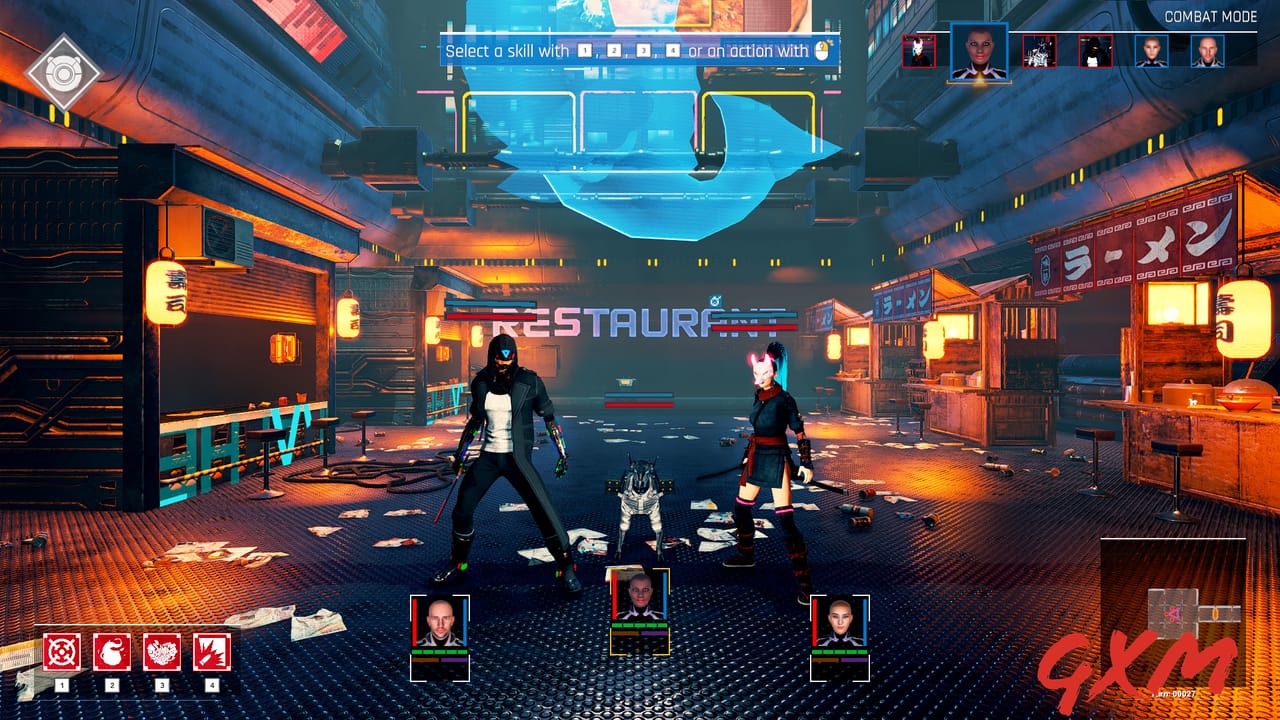1280x720 pixels.
Task: Click the crosshair emblem in the top-left corner
Action: point(63,70)
